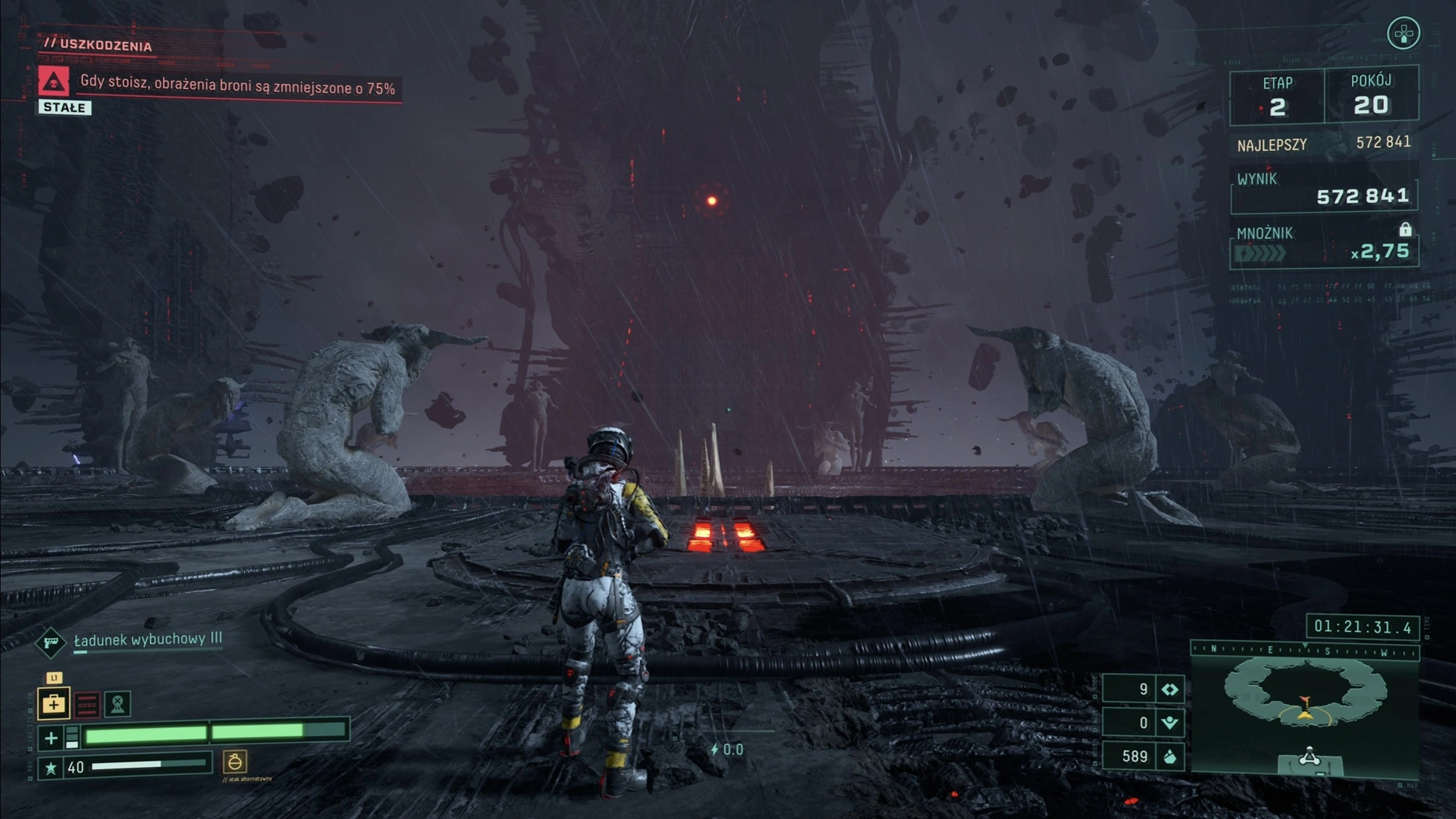
Task: Click the d-pad icon in the corner
Action: 1403,33
